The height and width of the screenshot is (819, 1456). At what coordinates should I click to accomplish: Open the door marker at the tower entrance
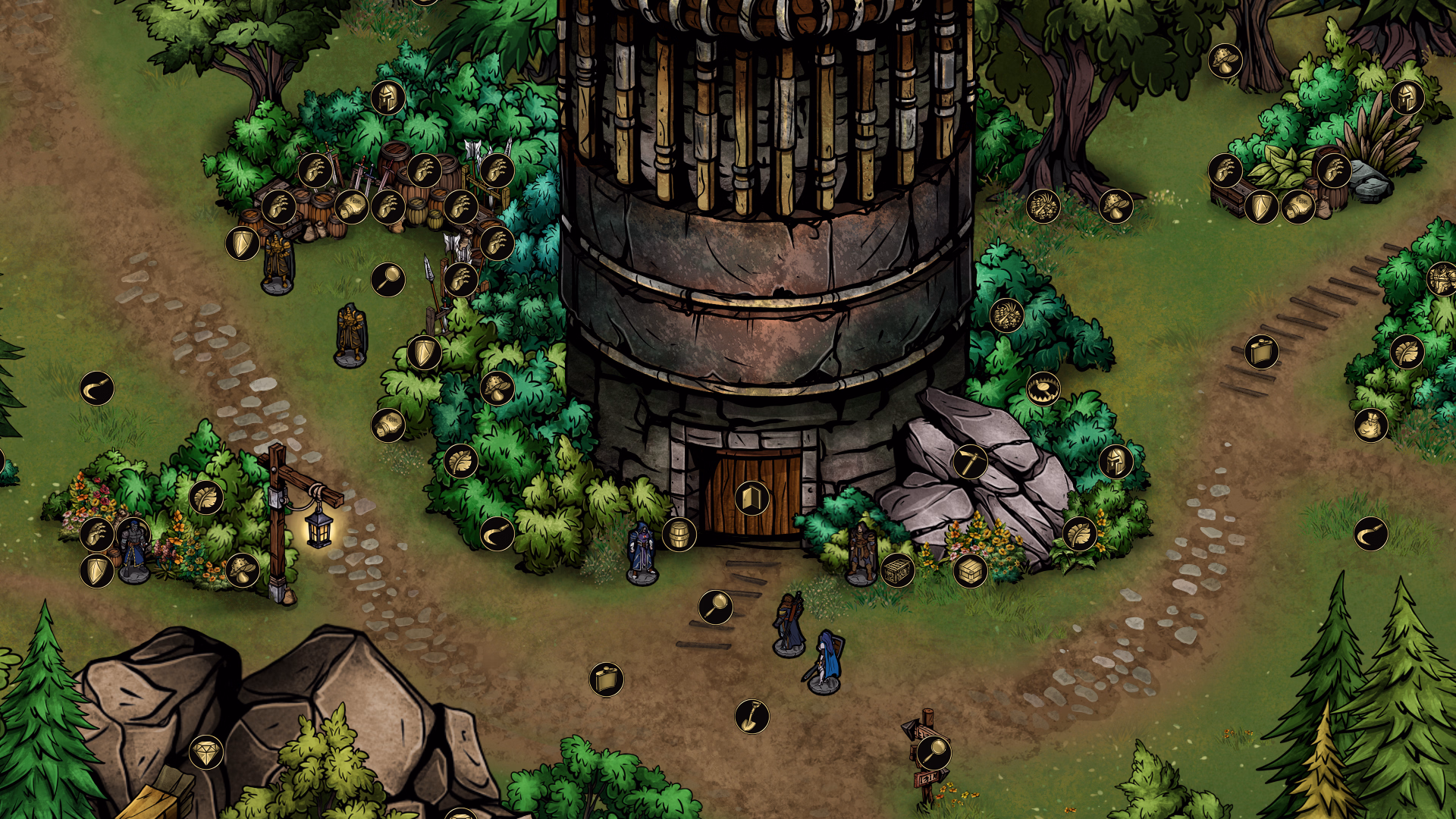coord(752,499)
